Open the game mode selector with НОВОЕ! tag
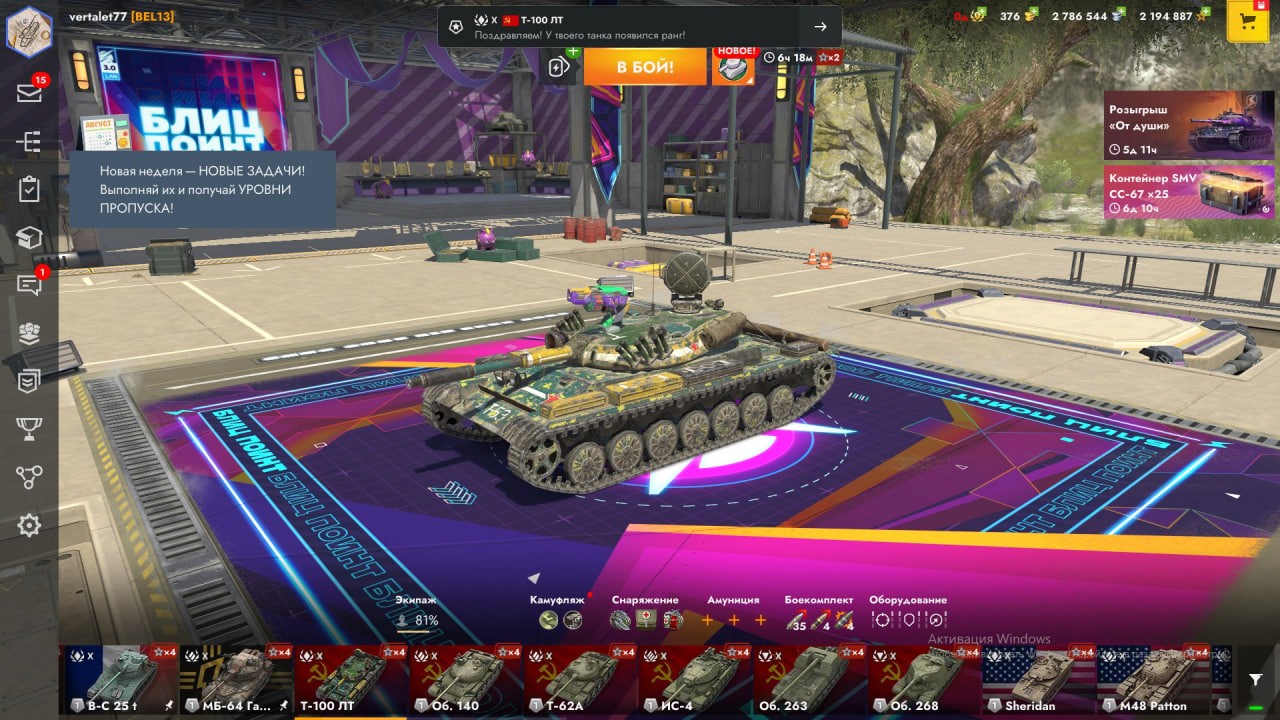1280x720 pixels. tap(733, 67)
